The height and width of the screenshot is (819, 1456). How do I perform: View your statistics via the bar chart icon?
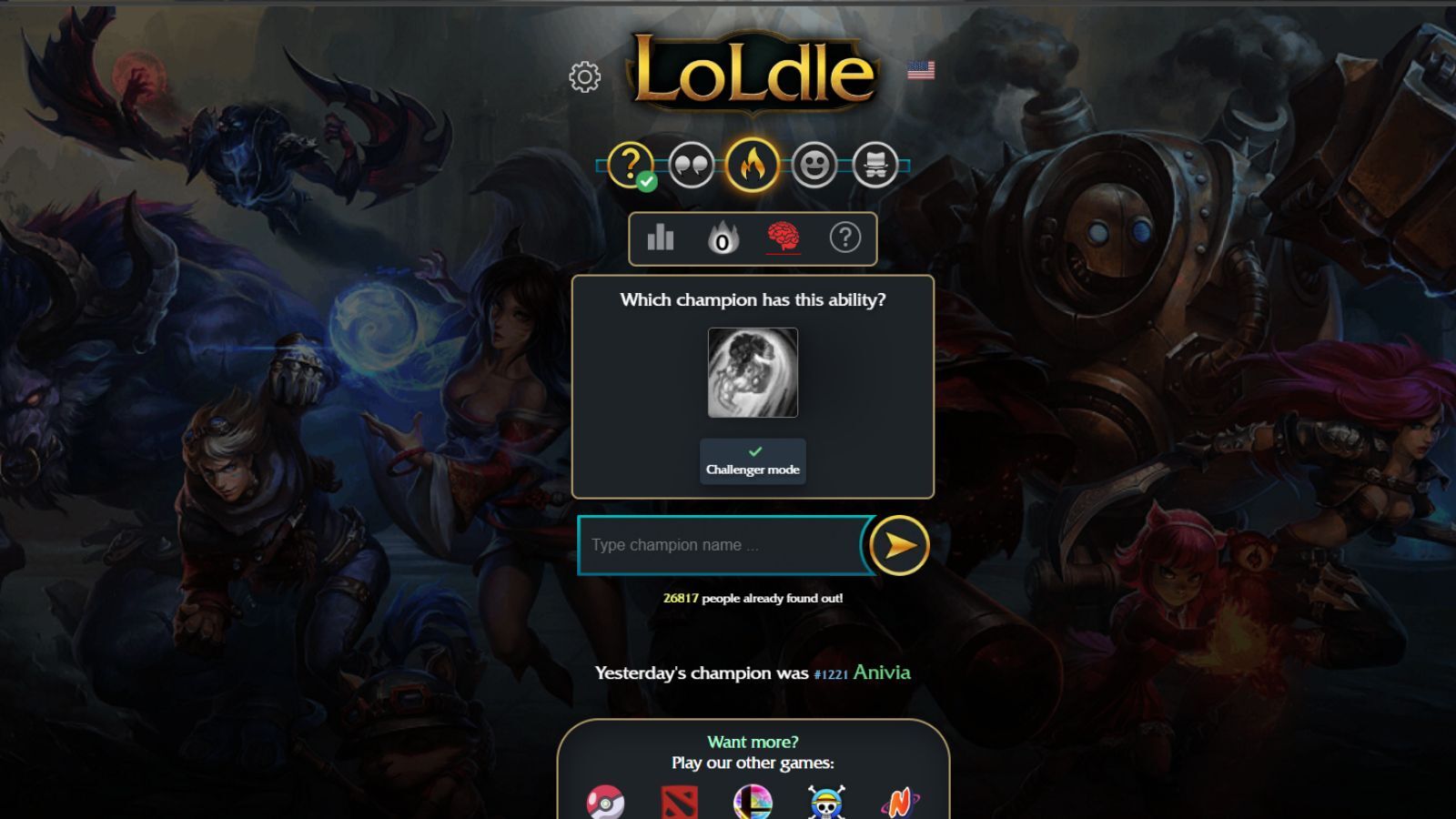coord(660,238)
